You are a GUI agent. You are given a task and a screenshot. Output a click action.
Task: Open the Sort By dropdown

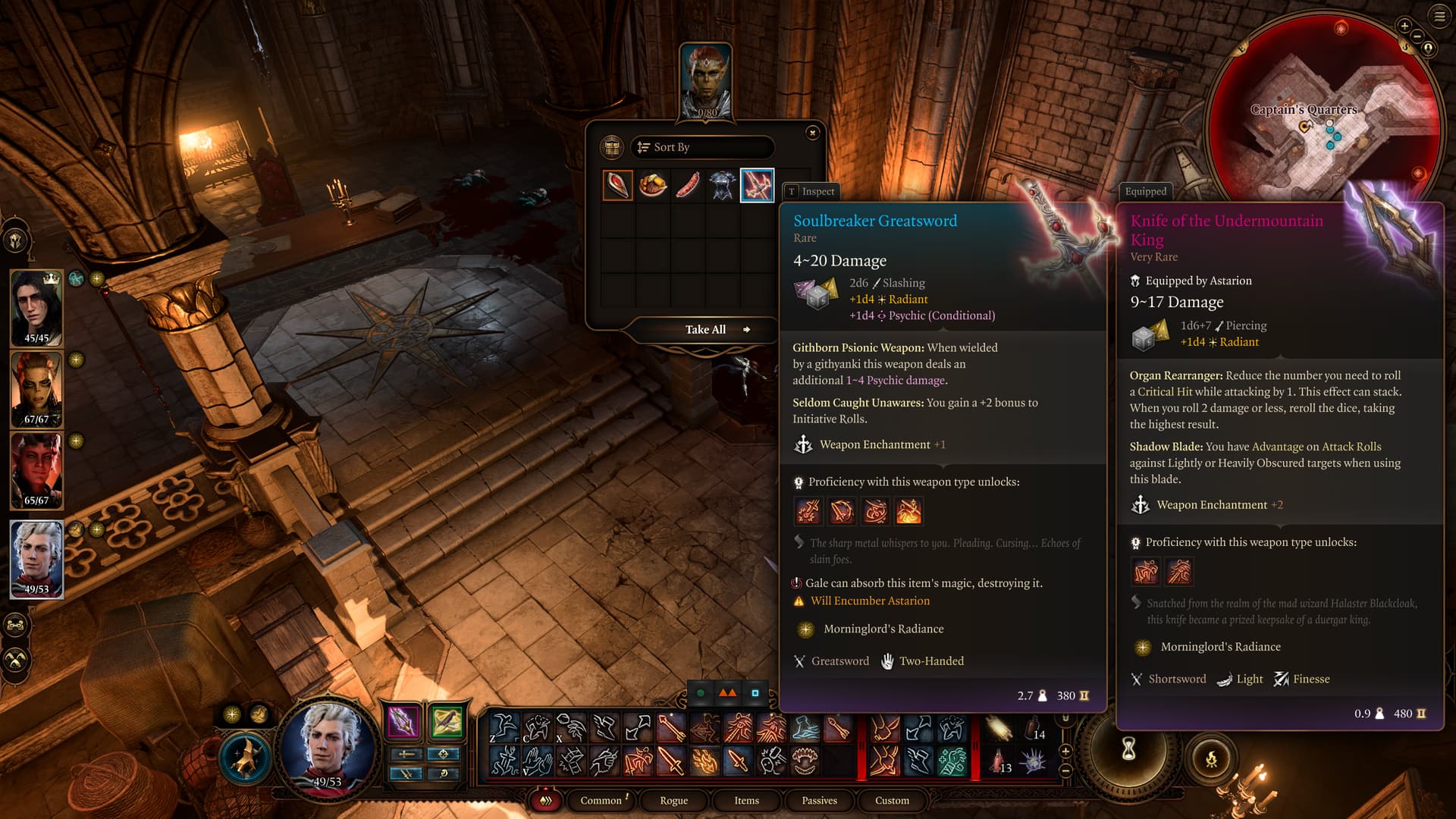click(701, 147)
